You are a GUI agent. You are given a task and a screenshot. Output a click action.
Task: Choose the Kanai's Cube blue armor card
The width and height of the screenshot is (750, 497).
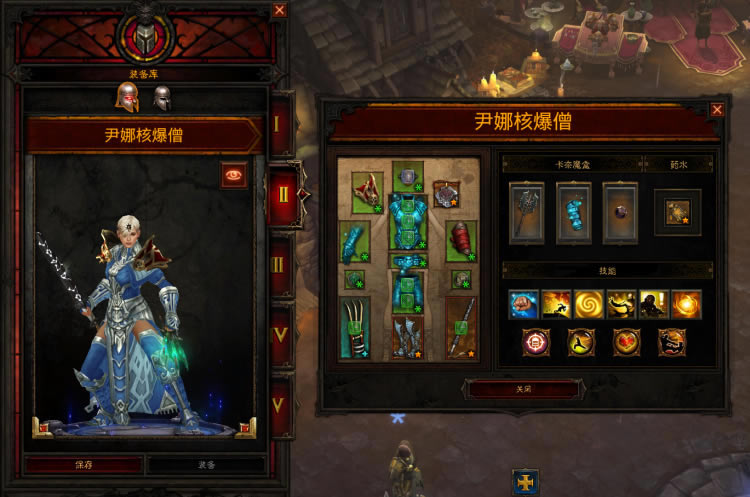point(574,212)
